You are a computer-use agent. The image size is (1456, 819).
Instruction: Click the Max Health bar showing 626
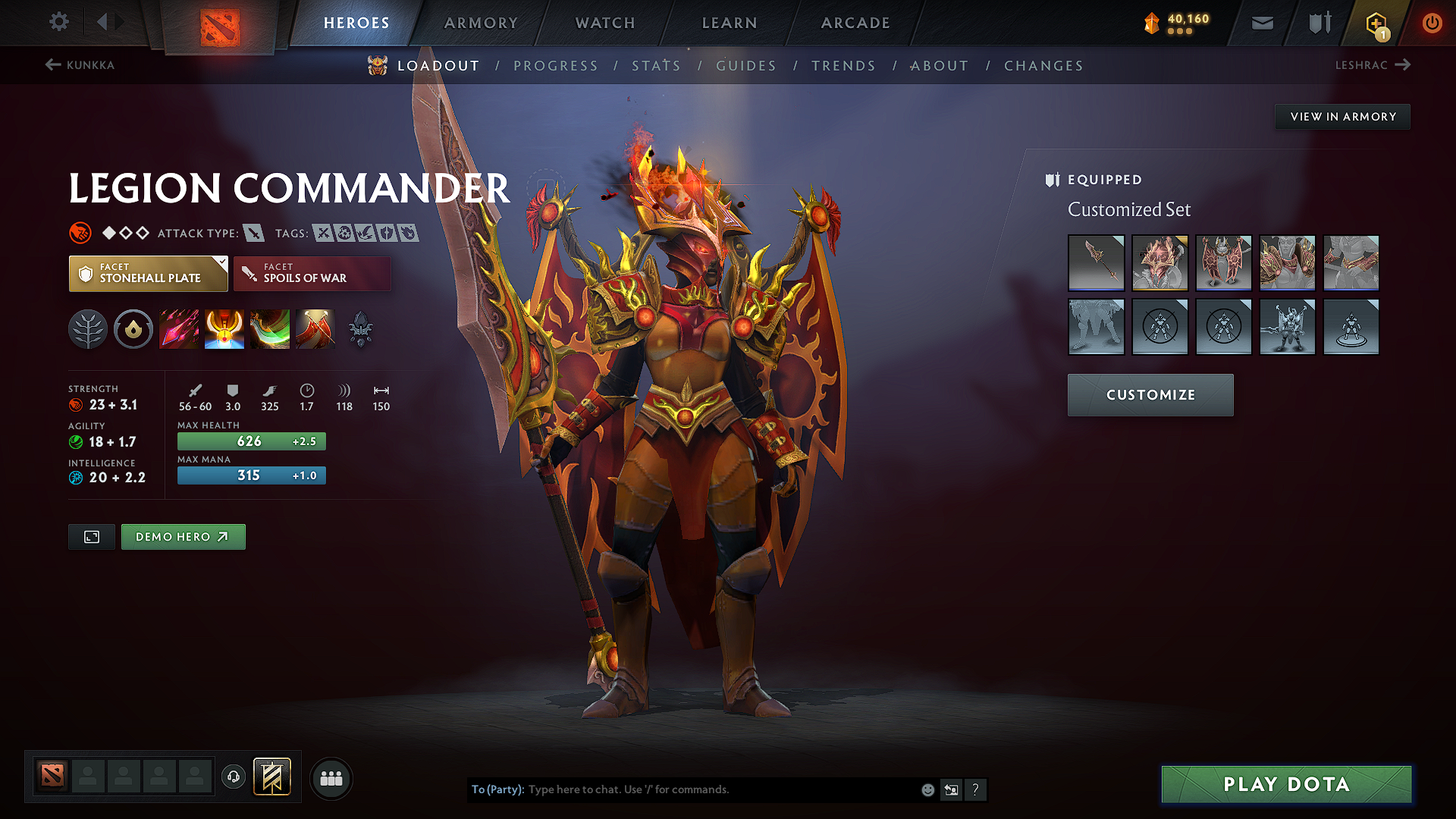click(x=251, y=441)
